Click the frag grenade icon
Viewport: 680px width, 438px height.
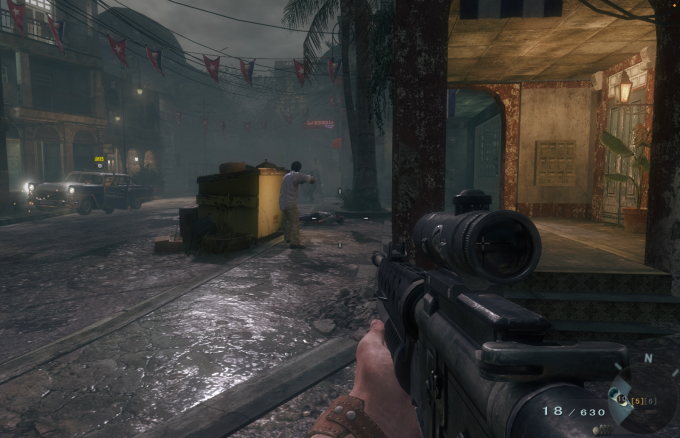coord(602,430)
